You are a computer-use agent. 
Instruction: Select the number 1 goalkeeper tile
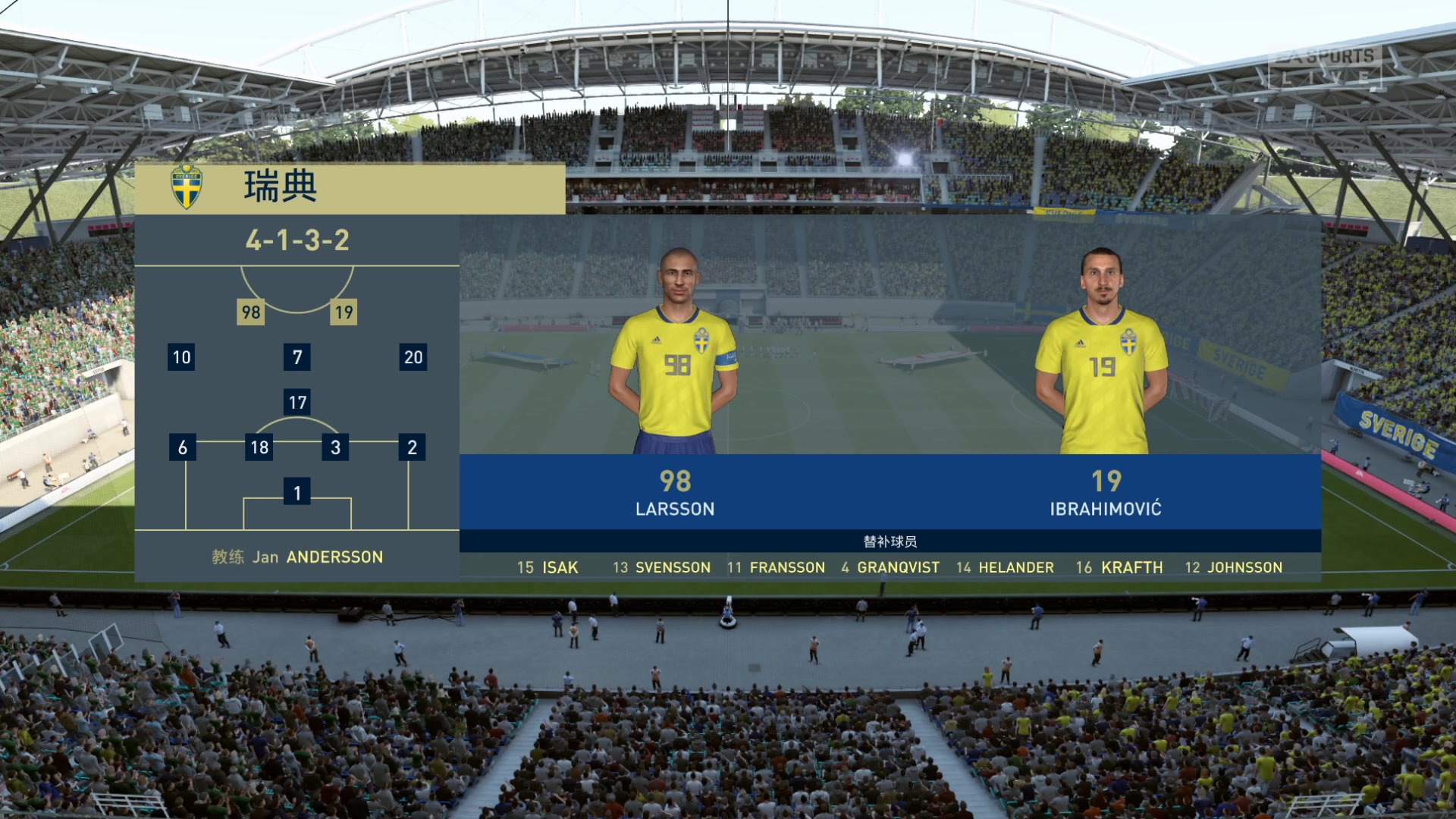click(297, 493)
